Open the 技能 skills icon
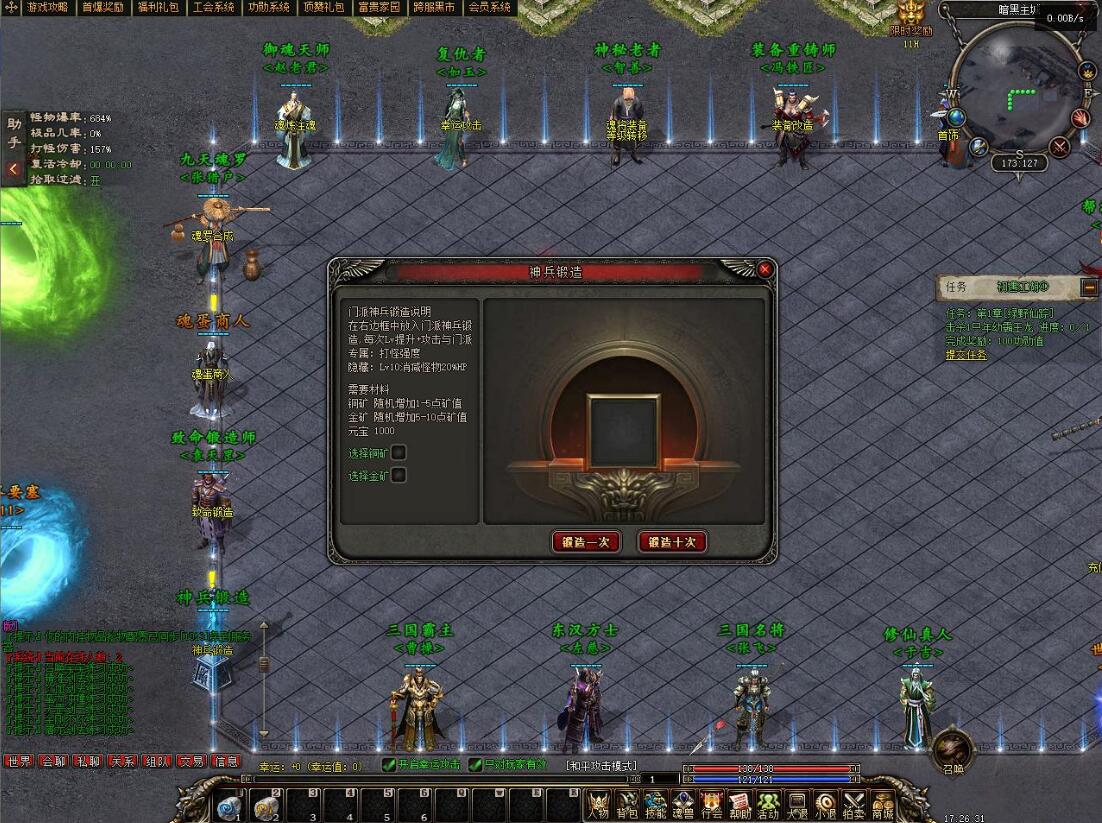1102x823 pixels. [x=655, y=803]
